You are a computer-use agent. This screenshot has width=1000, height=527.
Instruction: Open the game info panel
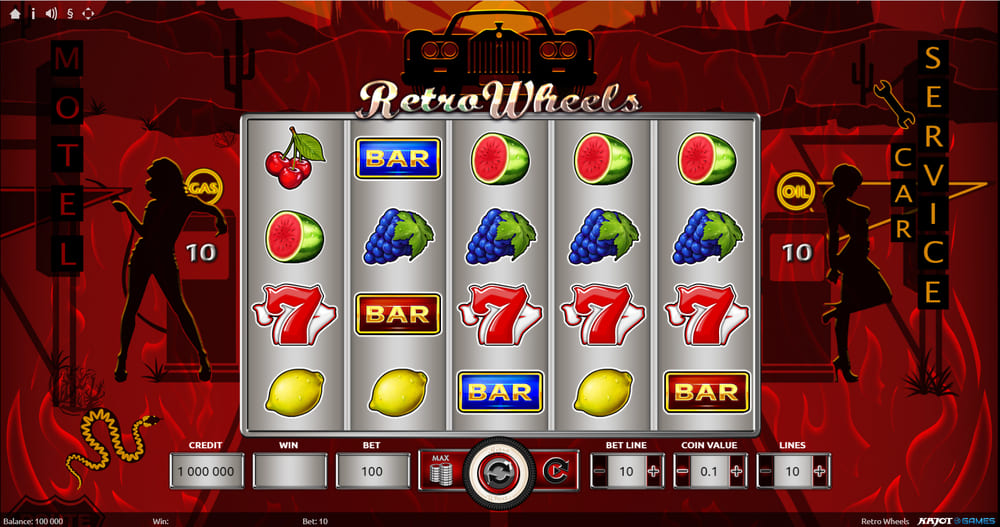32,13
